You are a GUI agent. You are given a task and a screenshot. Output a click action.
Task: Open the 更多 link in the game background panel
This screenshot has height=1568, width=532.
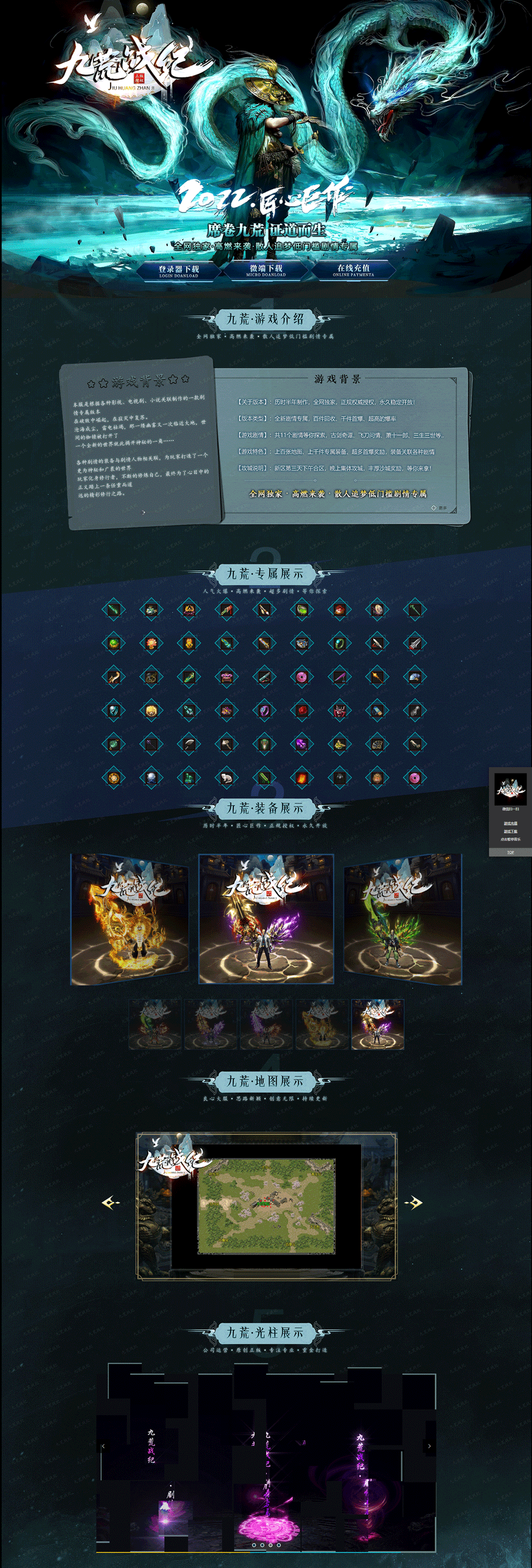click(441, 508)
